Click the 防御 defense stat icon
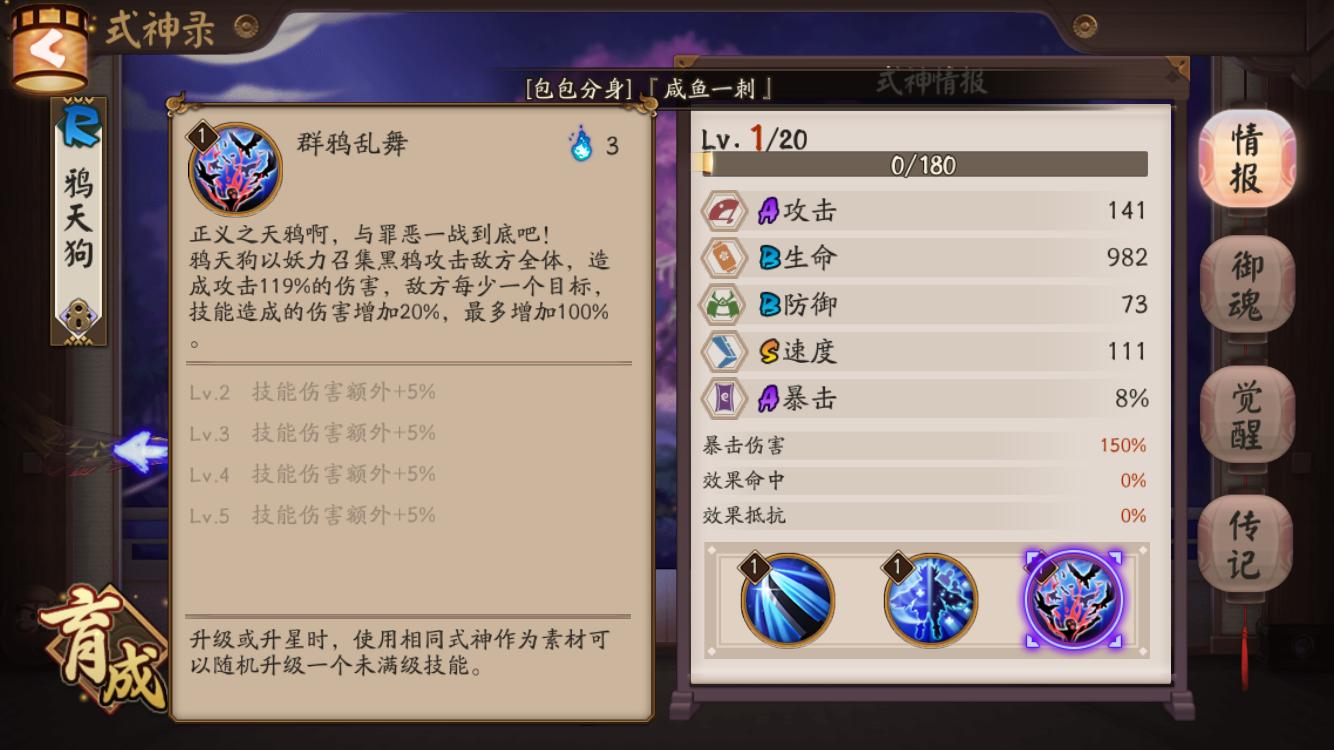 coord(723,304)
